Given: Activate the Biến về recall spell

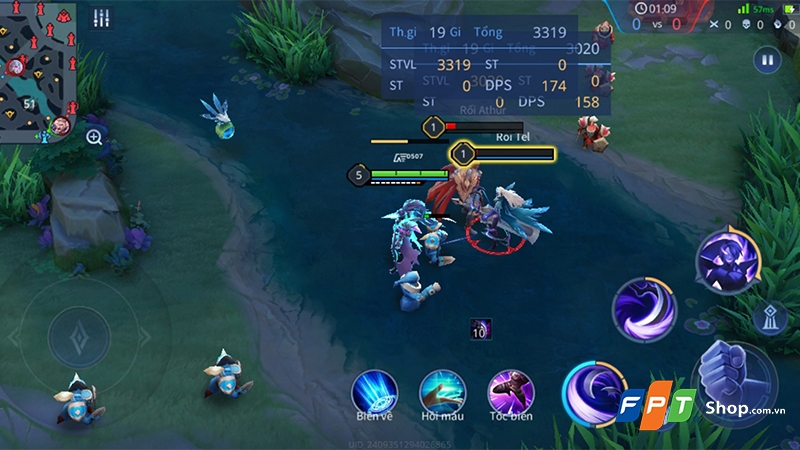Looking at the screenshot, I should pos(374,390).
